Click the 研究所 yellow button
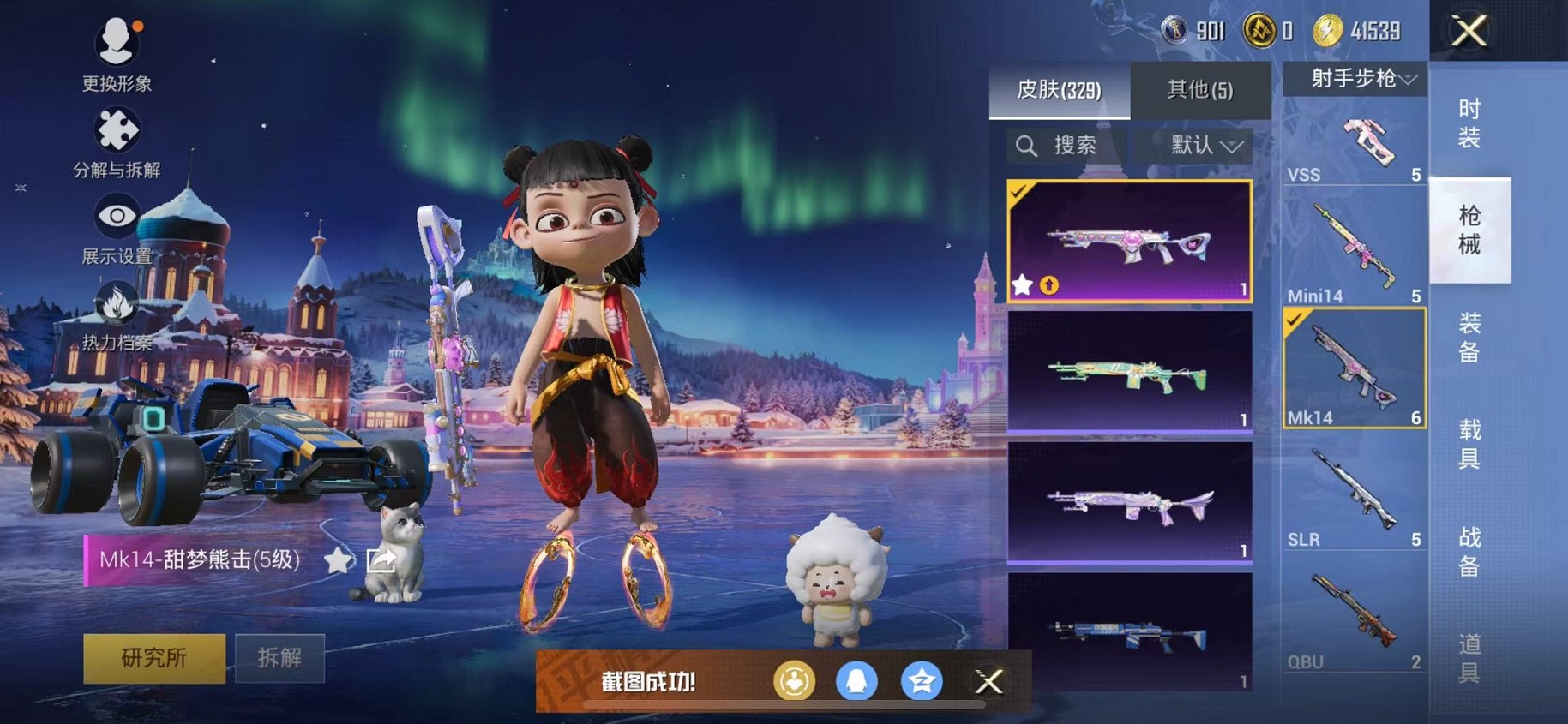The width and height of the screenshot is (1568, 724). [x=154, y=657]
